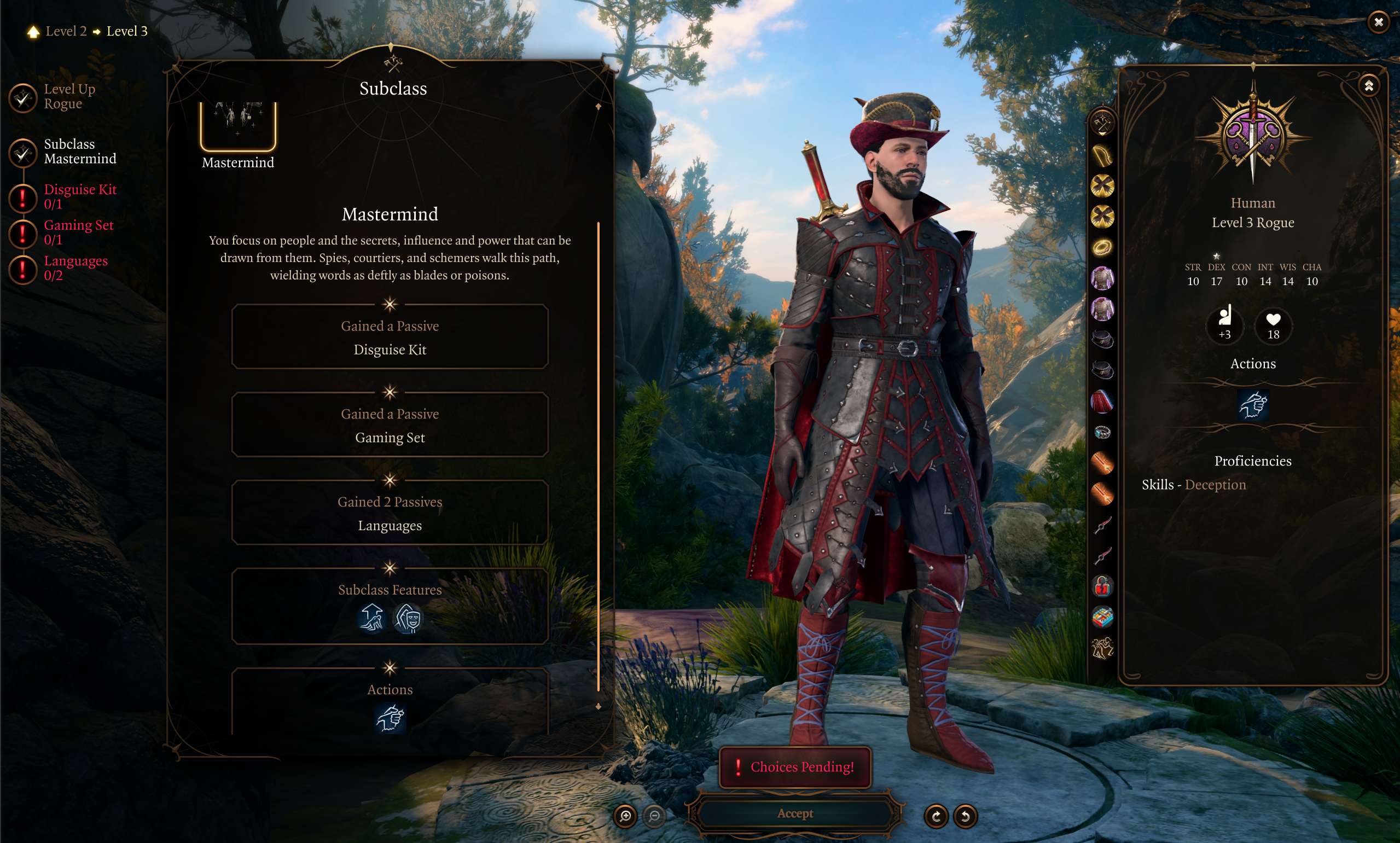Image resolution: width=1400 pixels, height=843 pixels.
Task: Click the Choices Pending warning button
Action: 794,767
